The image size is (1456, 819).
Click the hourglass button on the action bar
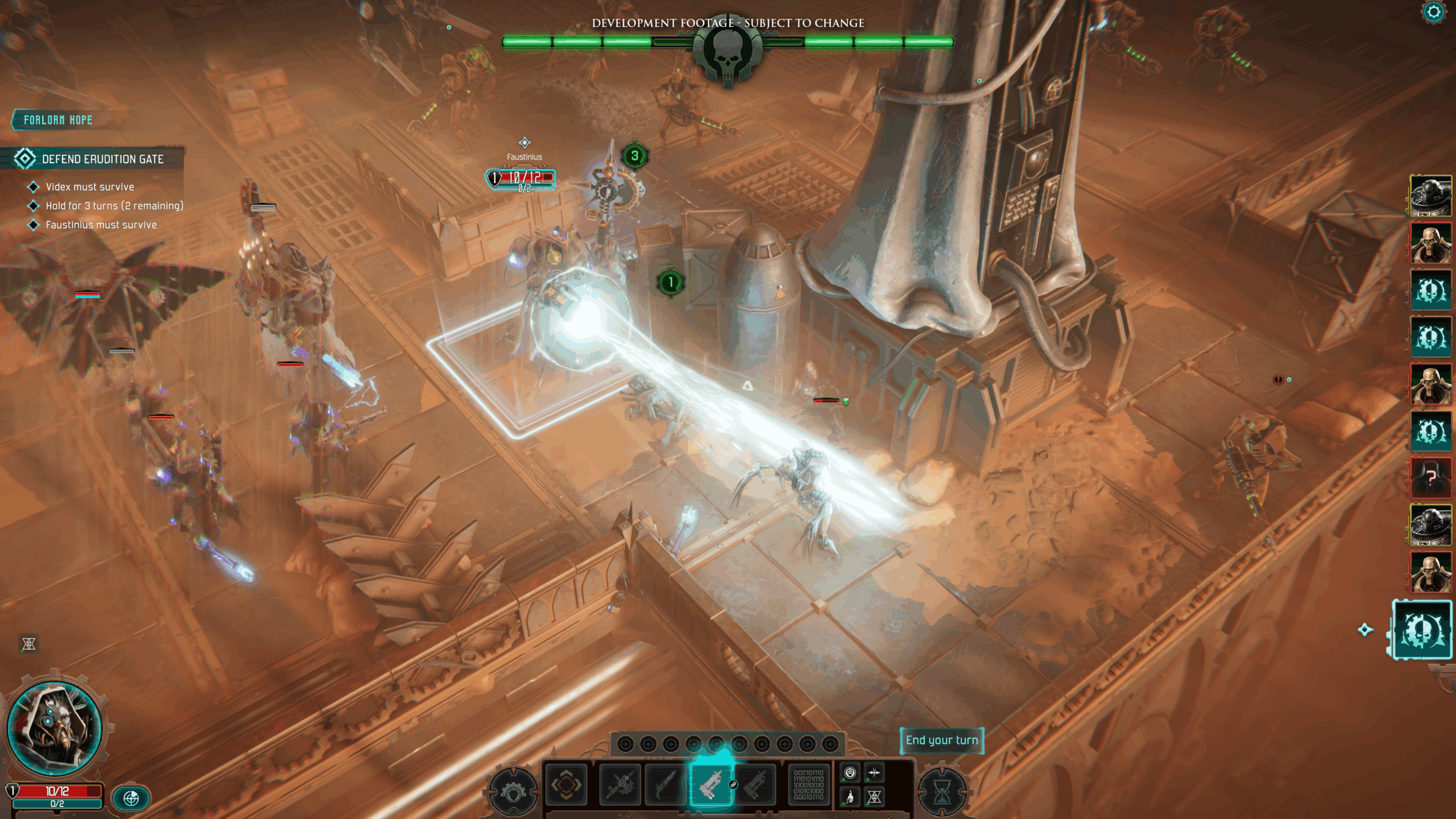[x=942, y=792]
